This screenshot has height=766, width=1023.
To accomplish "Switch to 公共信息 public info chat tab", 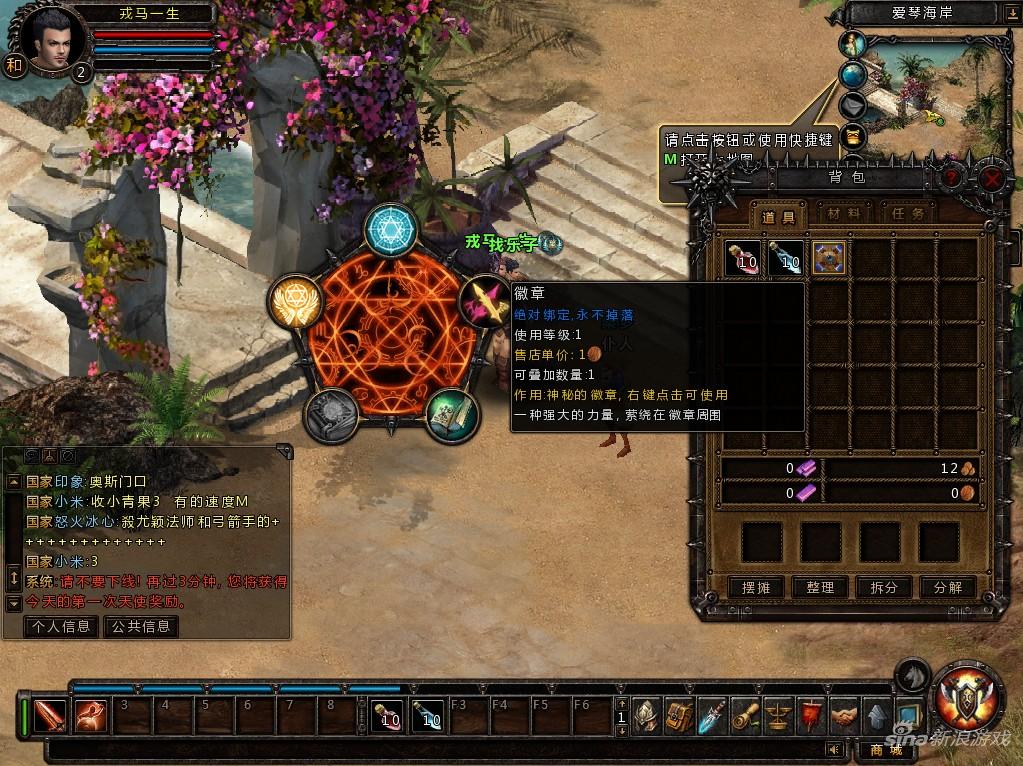I will tap(141, 627).
